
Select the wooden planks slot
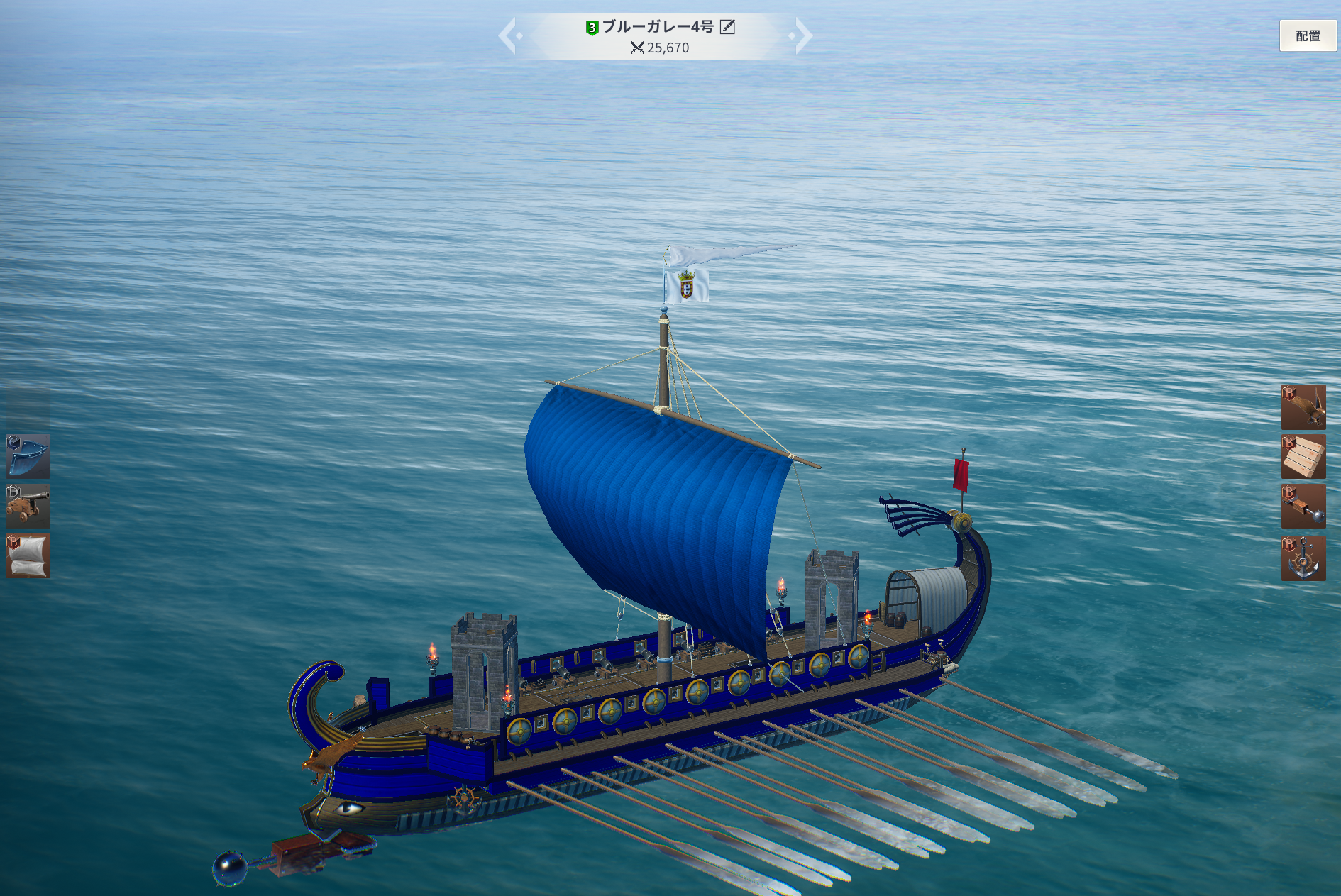point(1303,457)
